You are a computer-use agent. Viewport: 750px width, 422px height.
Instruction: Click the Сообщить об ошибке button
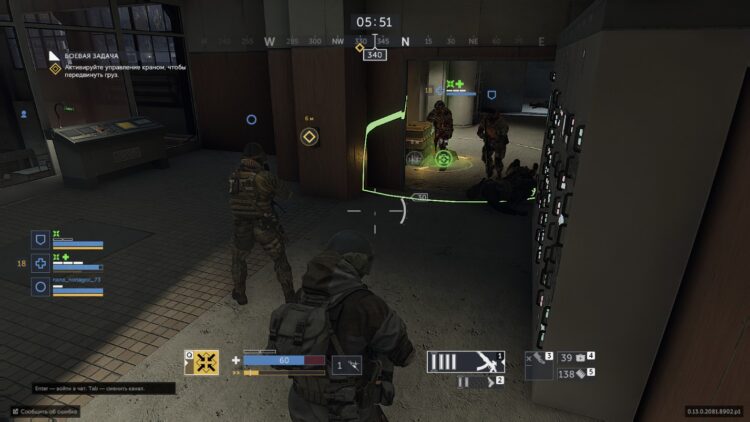coord(45,411)
